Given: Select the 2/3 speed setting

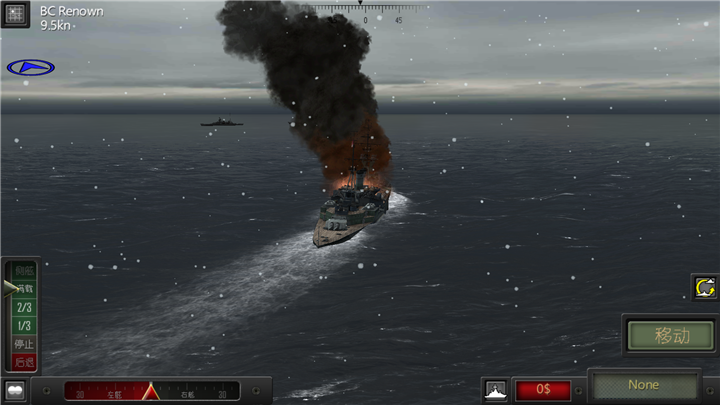Looking at the screenshot, I should click(24, 307).
